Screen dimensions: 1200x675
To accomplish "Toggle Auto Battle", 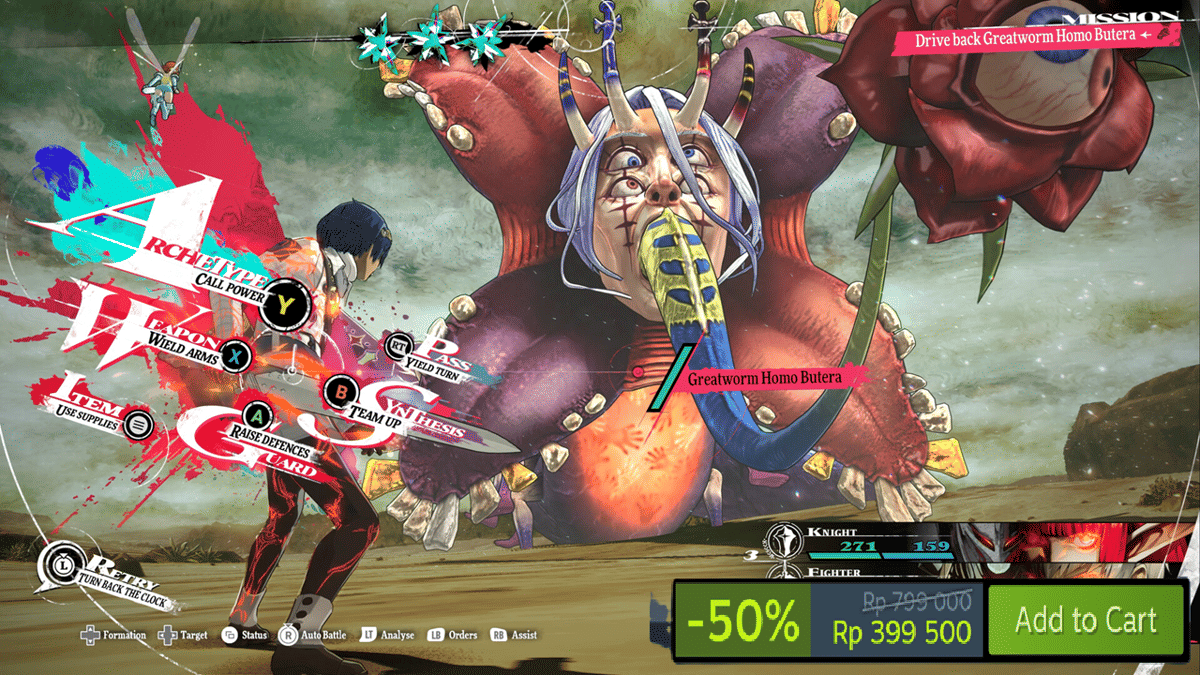I will (x=317, y=635).
